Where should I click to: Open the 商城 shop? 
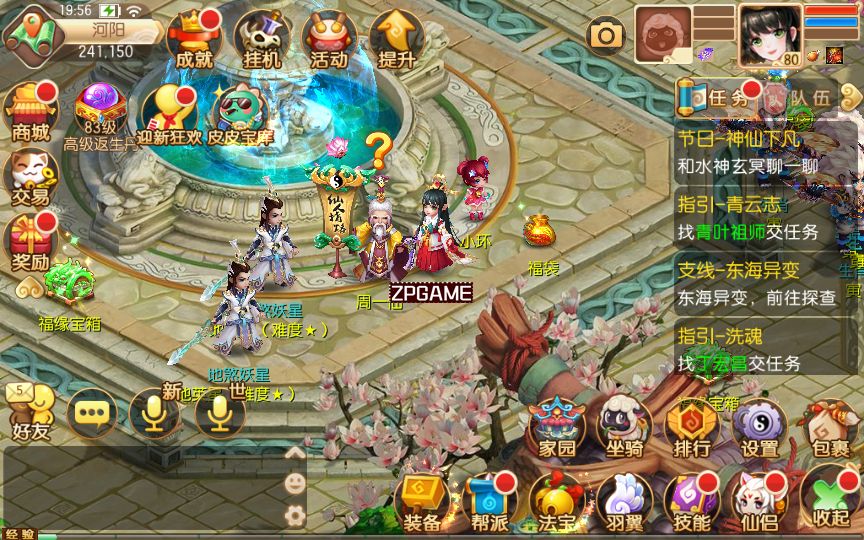click(x=30, y=112)
